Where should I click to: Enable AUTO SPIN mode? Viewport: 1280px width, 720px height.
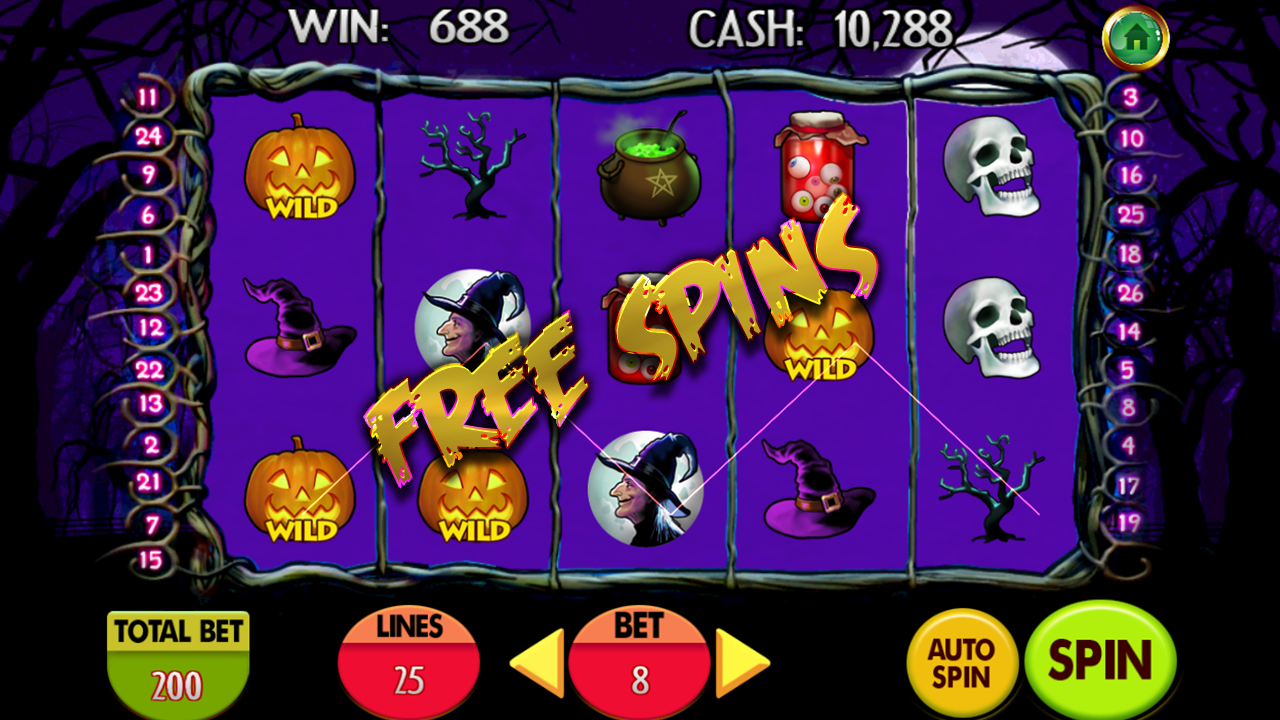coord(960,660)
